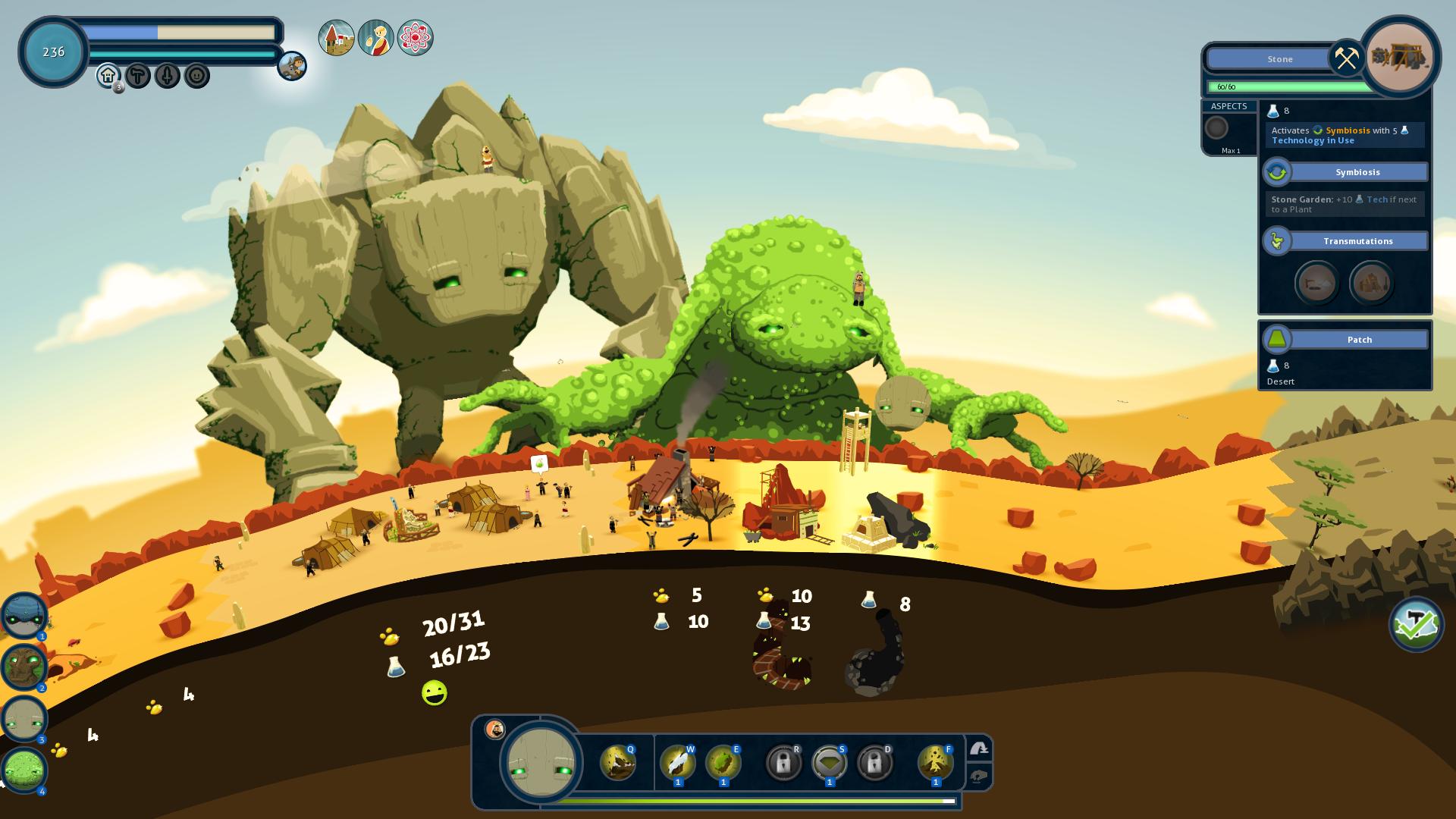
Task: Click the empty Aspects slot
Action: point(1216,127)
